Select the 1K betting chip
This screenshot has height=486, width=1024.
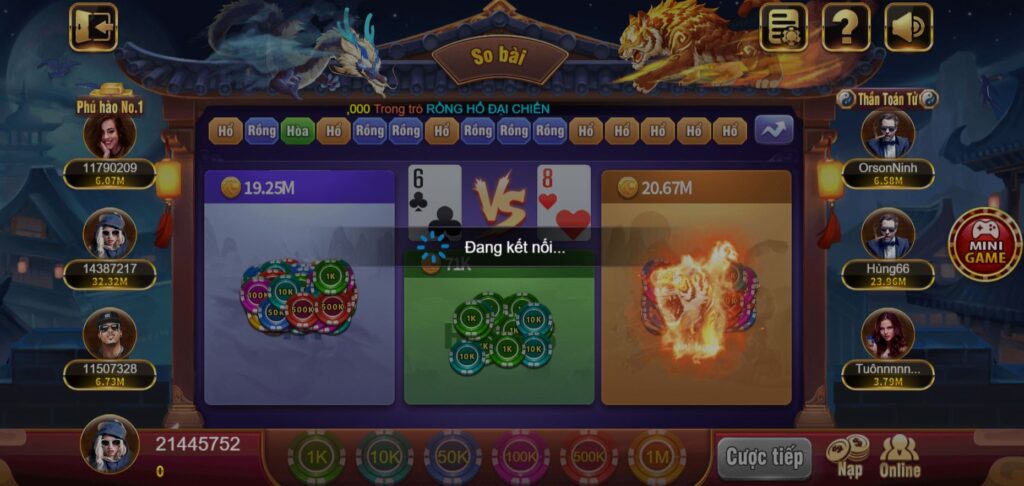[317, 458]
